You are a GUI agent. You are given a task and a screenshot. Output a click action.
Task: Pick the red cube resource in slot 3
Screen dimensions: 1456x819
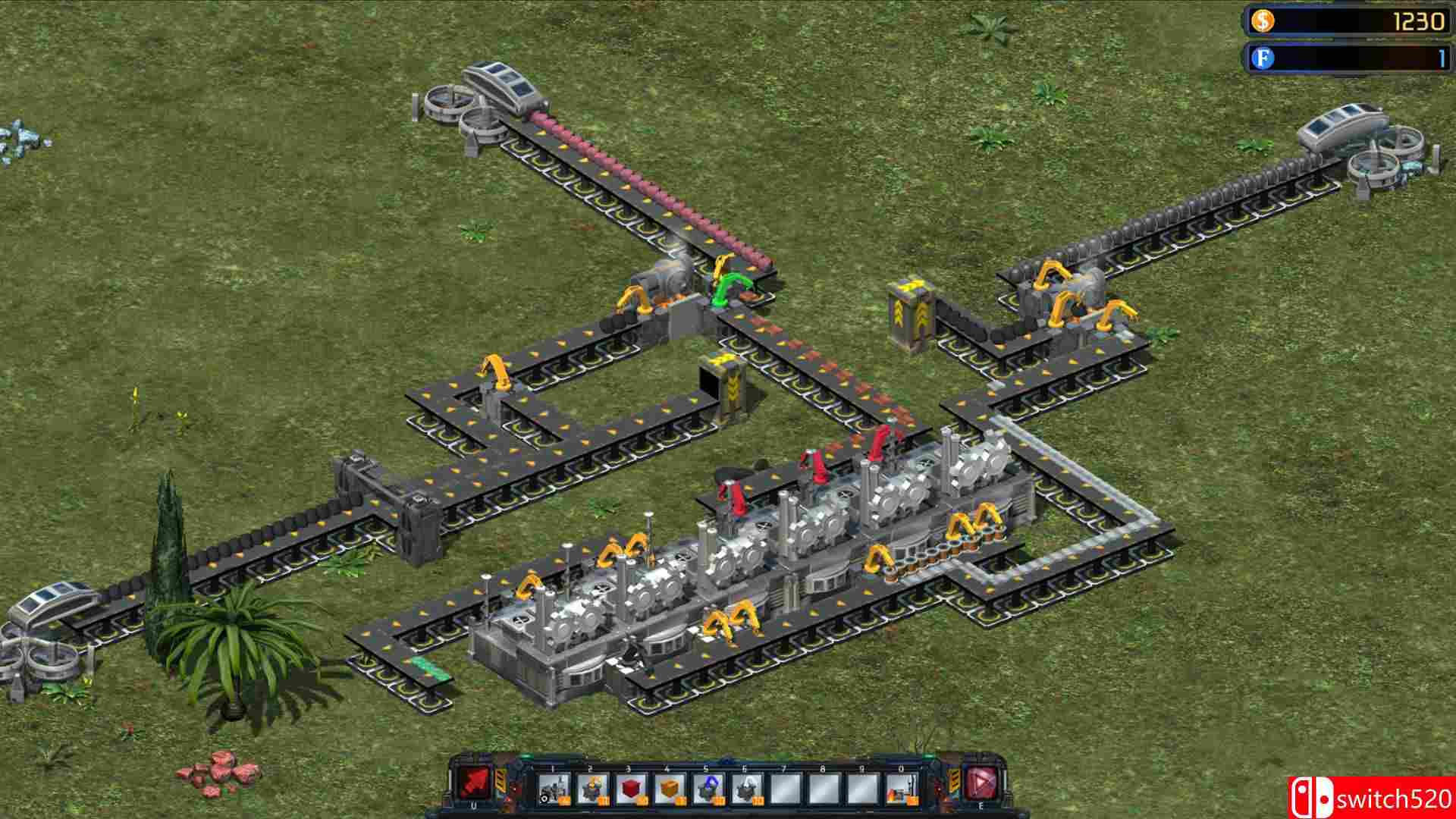(x=629, y=789)
